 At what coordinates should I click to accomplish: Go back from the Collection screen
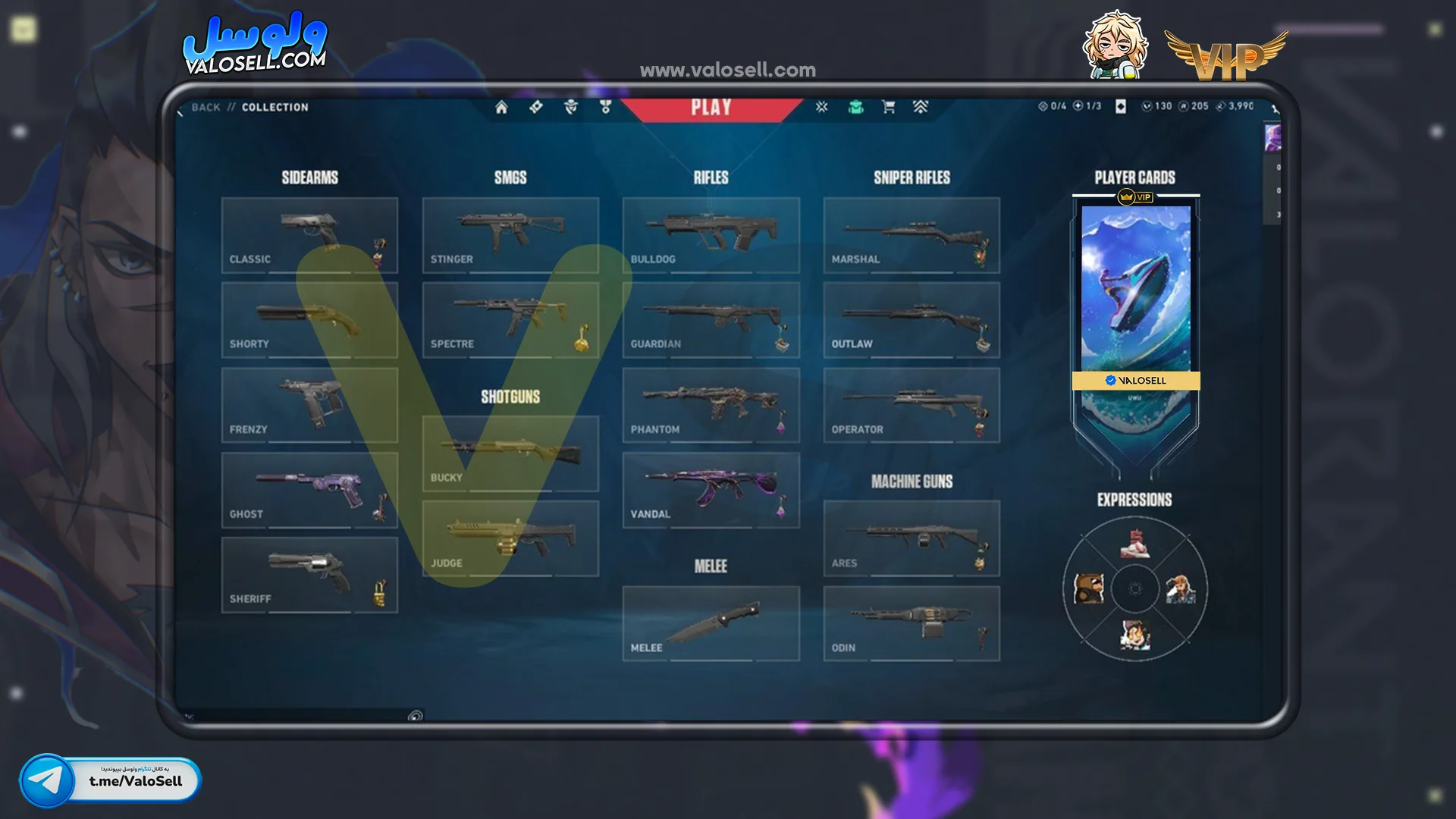[x=205, y=108]
